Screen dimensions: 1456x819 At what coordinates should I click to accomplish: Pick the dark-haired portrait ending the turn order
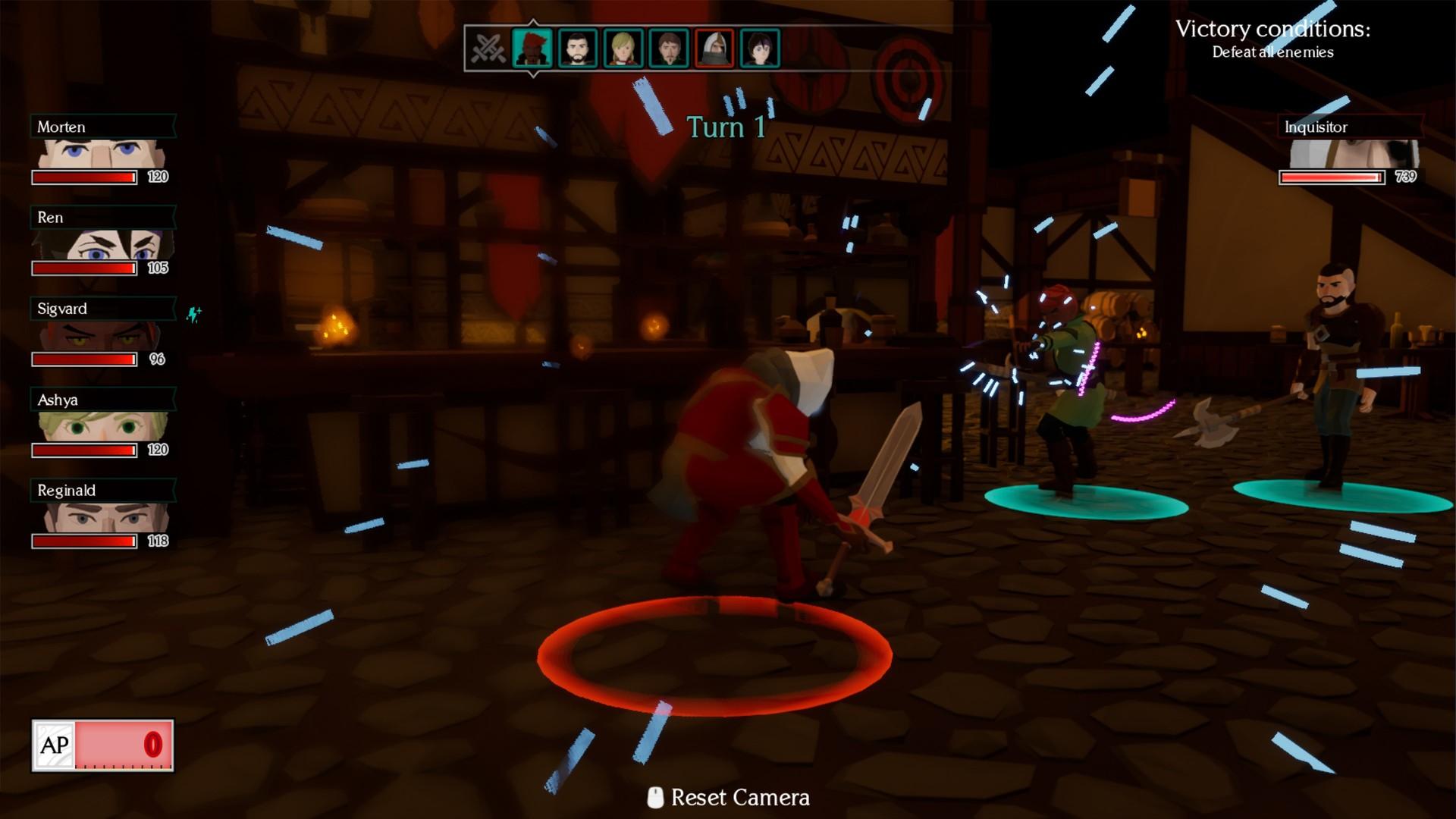[x=760, y=49]
